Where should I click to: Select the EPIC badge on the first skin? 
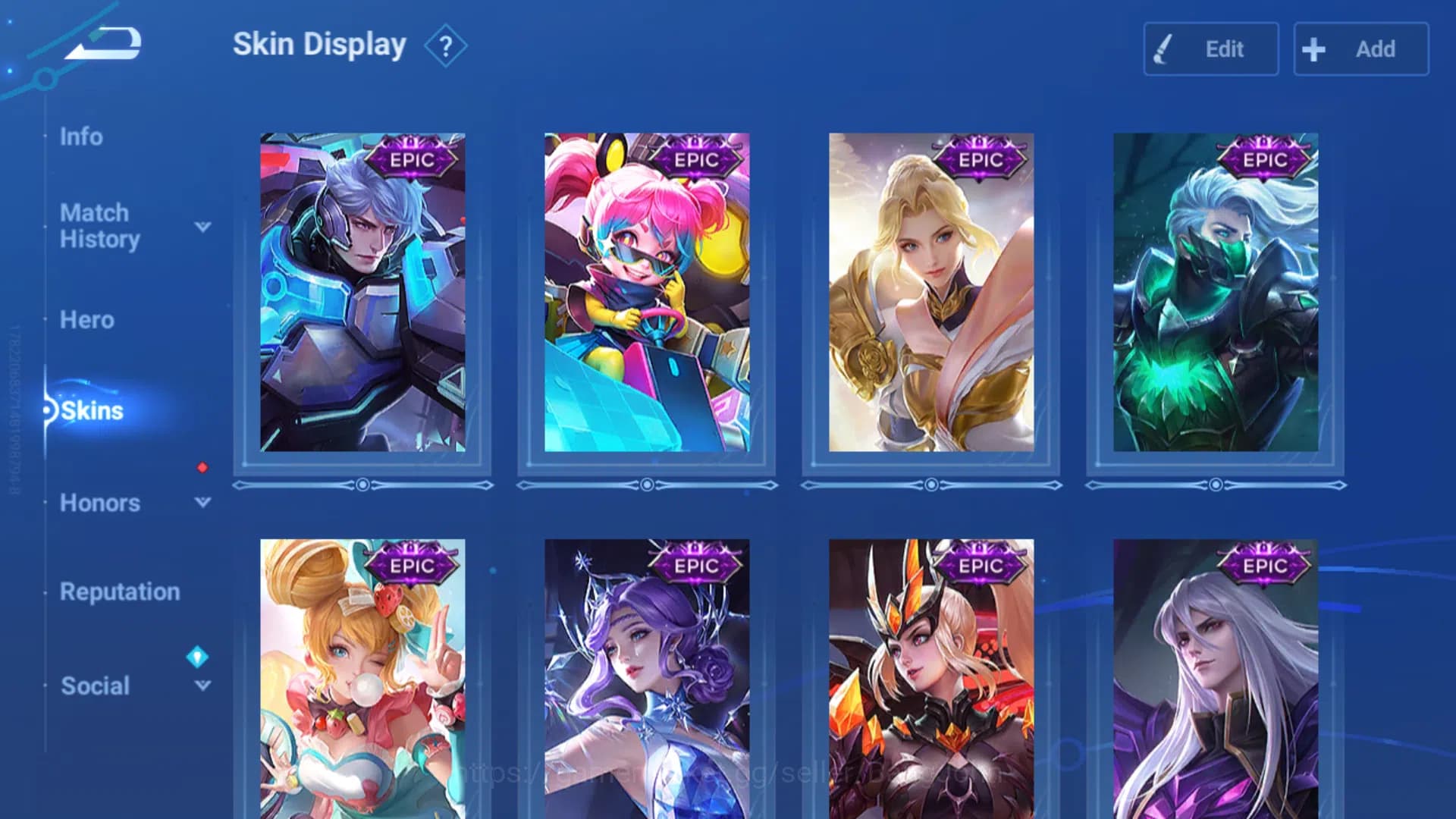point(411,159)
